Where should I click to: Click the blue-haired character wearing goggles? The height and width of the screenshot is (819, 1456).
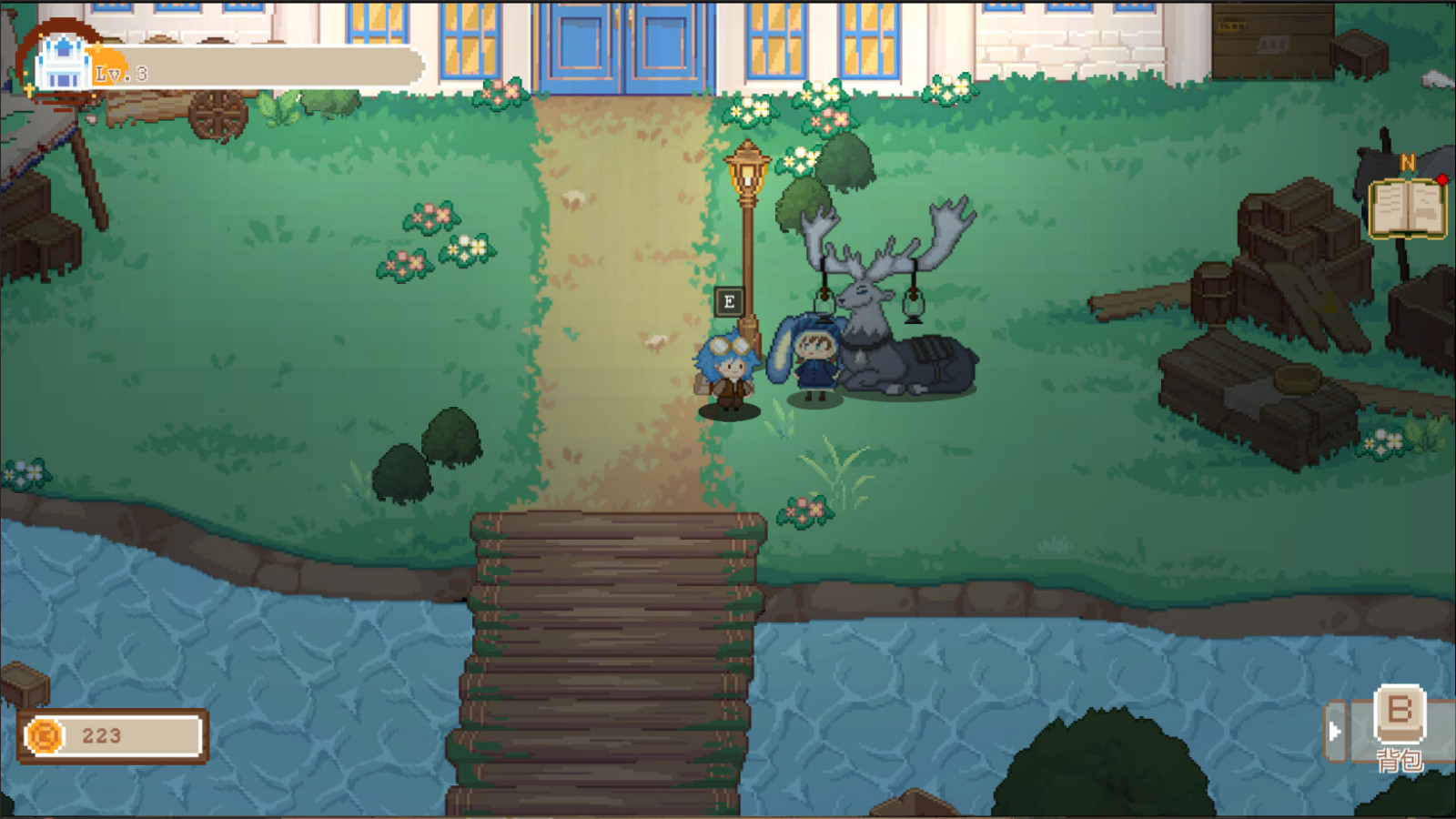tap(728, 373)
